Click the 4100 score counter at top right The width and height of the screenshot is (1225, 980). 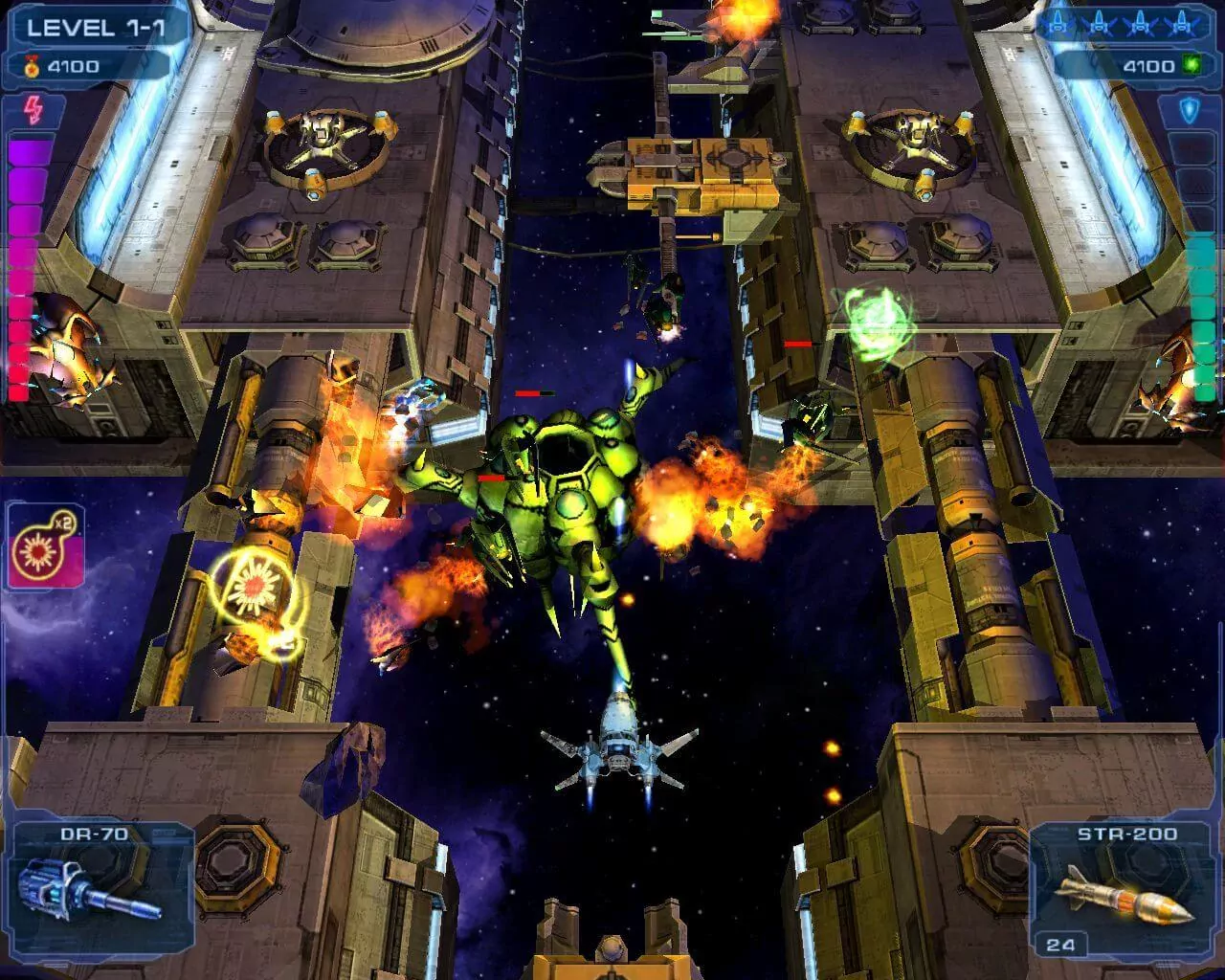(1148, 65)
